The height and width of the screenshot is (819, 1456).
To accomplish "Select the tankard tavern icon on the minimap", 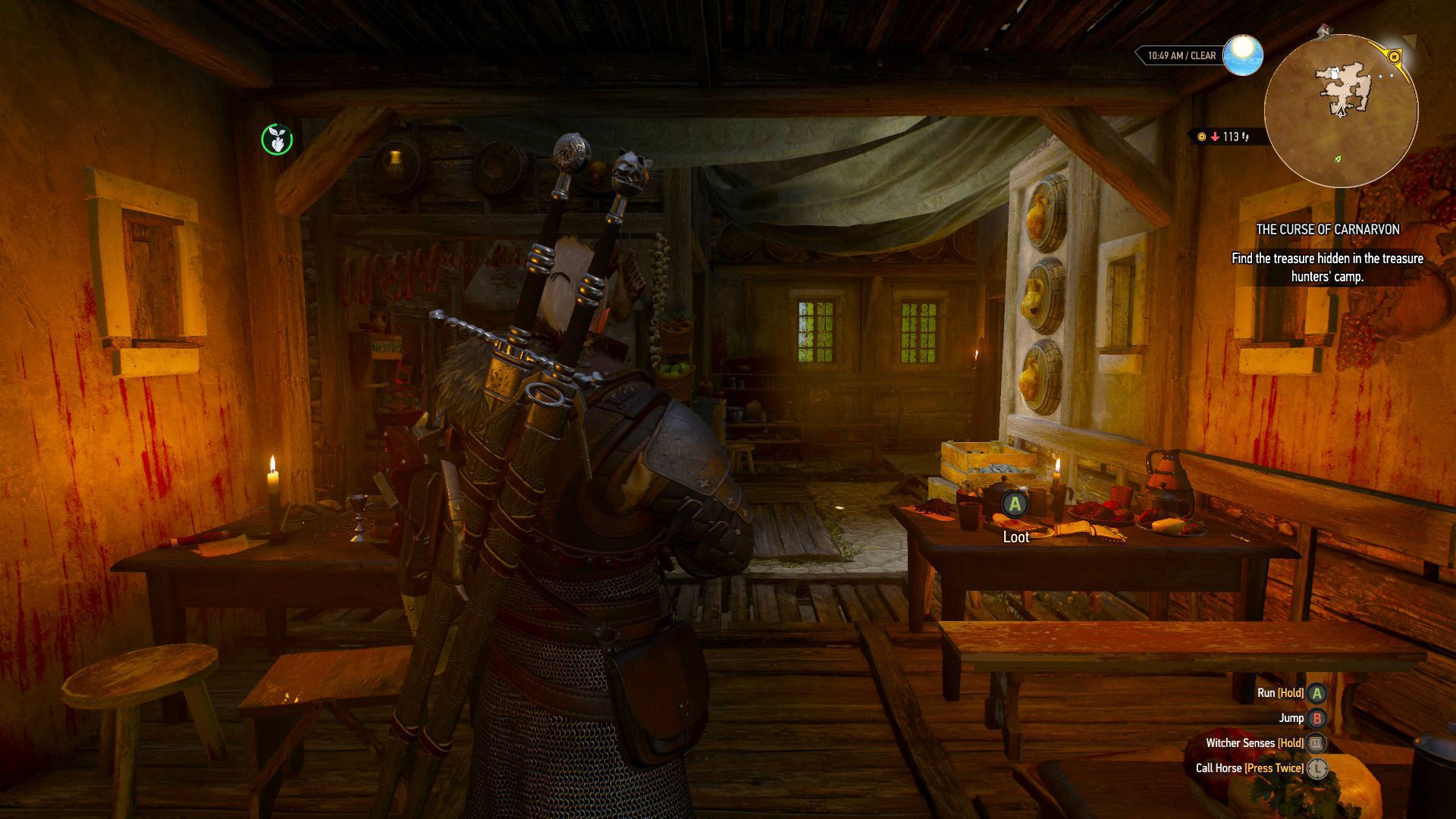I will coord(1333,74).
